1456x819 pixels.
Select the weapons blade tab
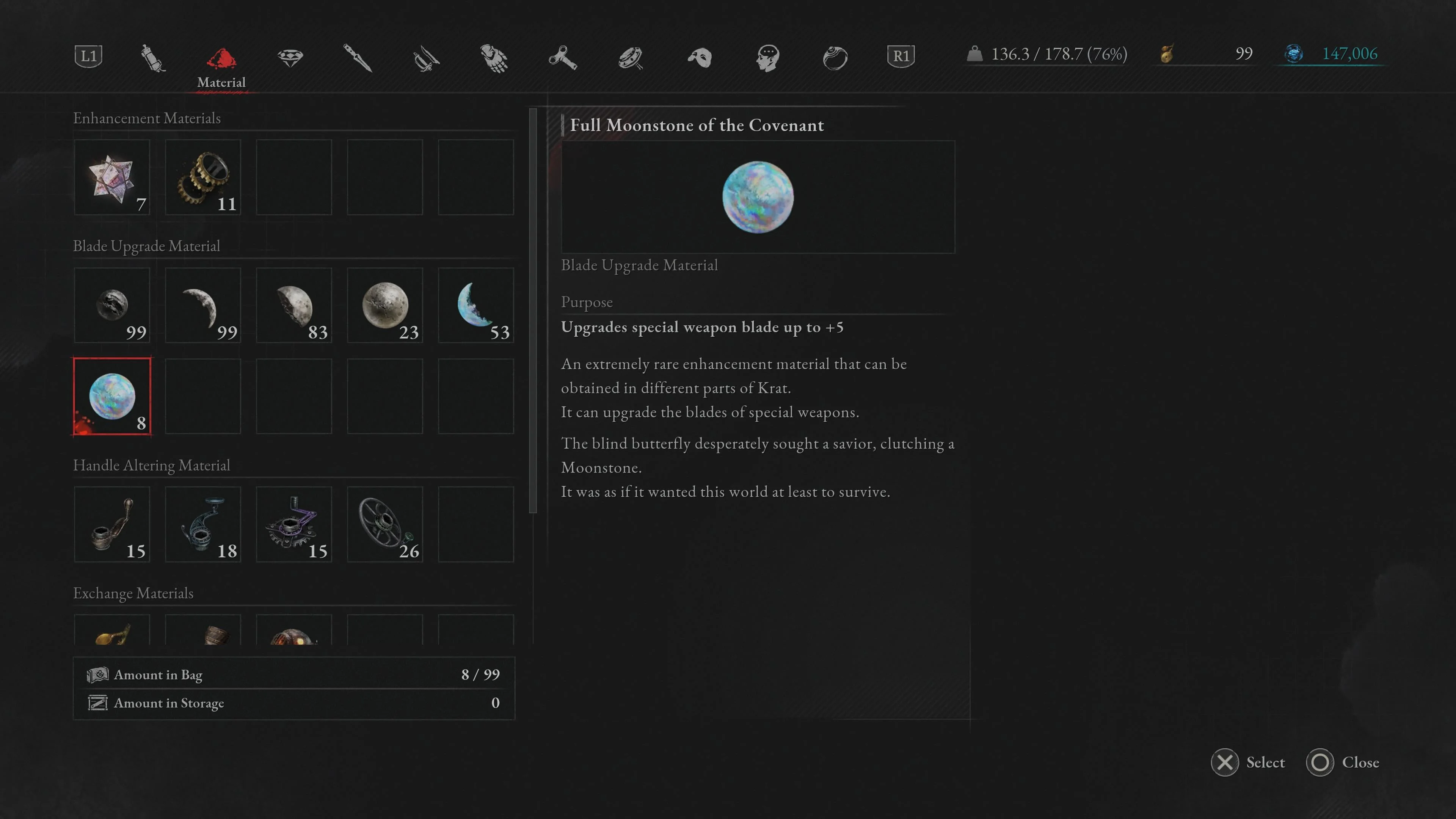427,58
